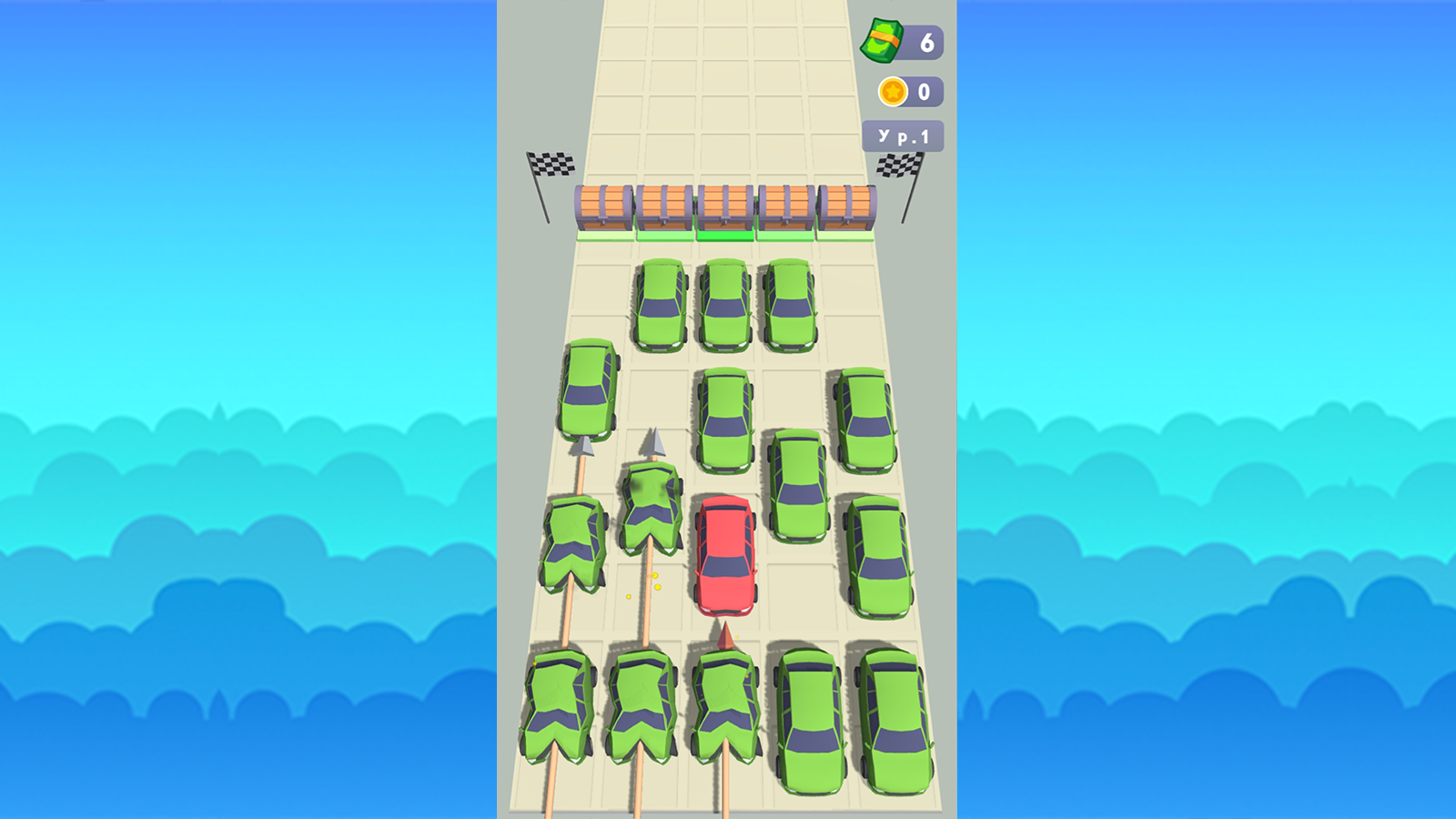Click the green cash bundle icon
This screenshot has width=1456, height=819.
point(883,41)
